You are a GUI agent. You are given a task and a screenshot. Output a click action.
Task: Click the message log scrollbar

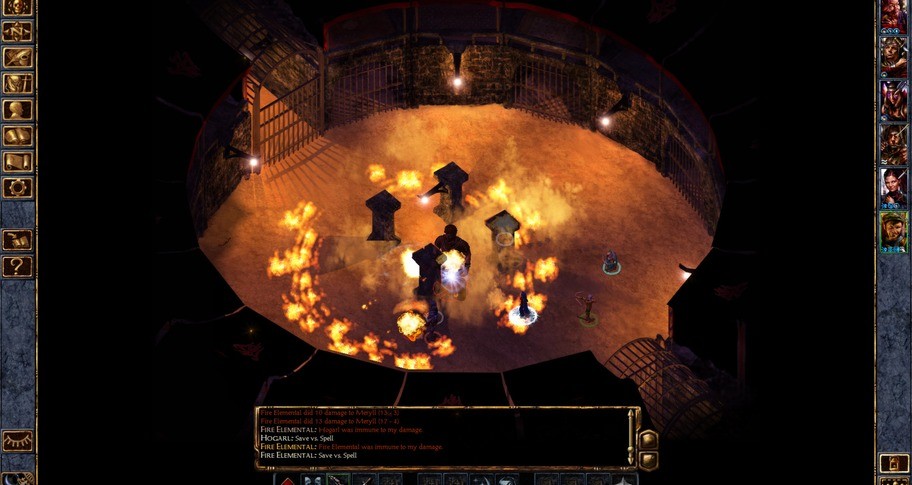pos(632,437)
